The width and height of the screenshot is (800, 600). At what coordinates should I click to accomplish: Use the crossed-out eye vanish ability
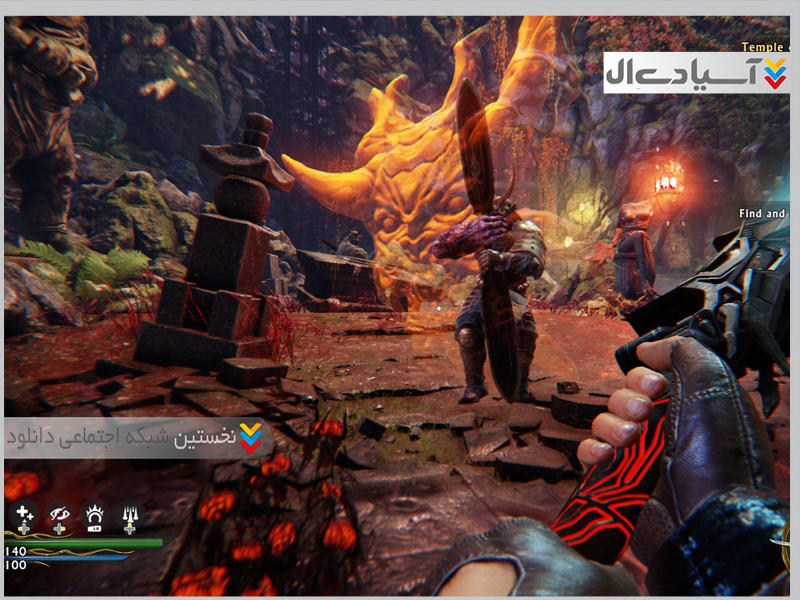tap(59, 516)
